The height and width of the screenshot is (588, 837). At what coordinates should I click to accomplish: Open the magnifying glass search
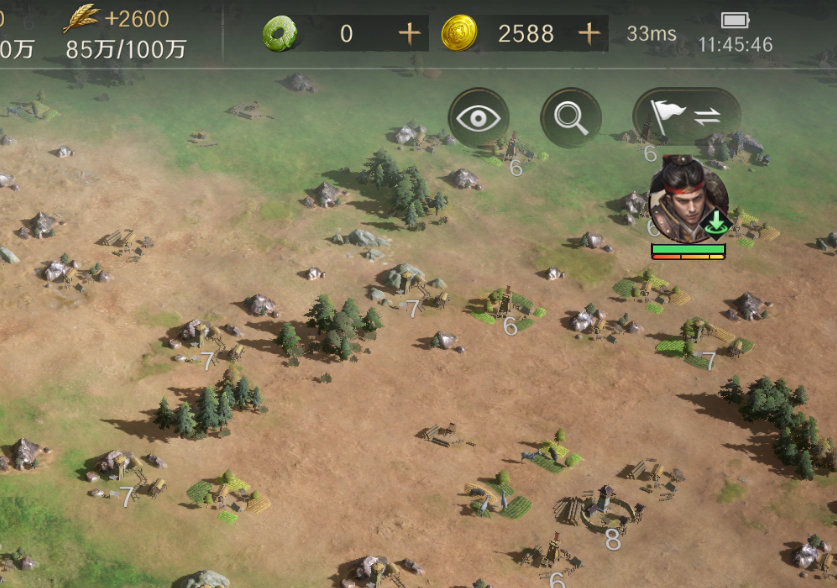571,118
